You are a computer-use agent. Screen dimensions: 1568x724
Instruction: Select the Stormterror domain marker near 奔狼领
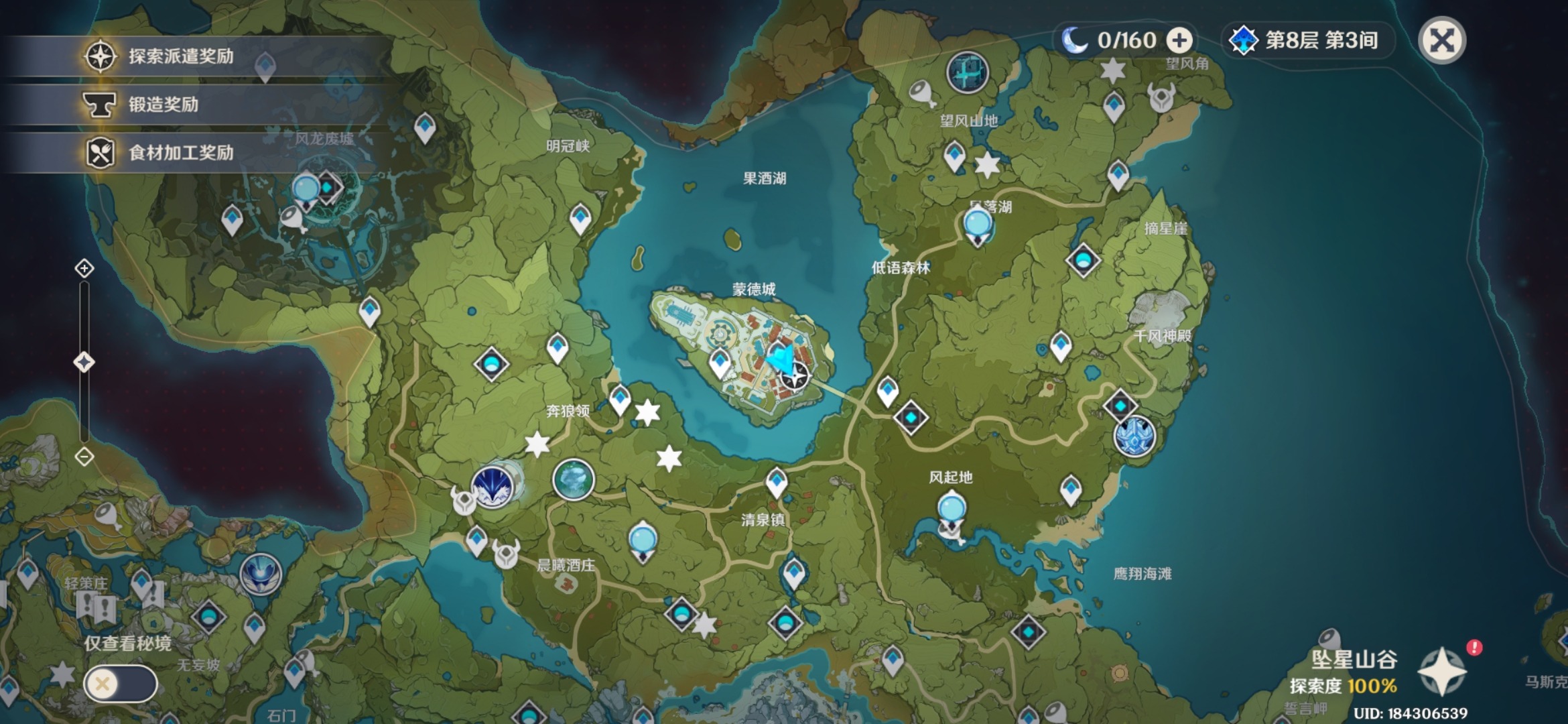574,480
